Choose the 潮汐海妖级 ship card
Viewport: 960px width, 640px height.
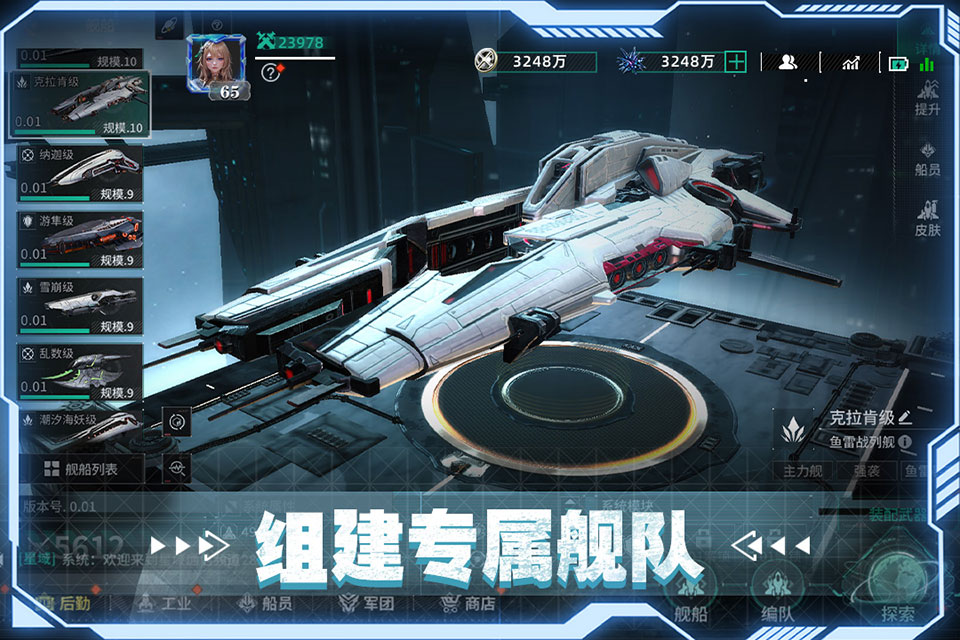(x=80, y=423)
